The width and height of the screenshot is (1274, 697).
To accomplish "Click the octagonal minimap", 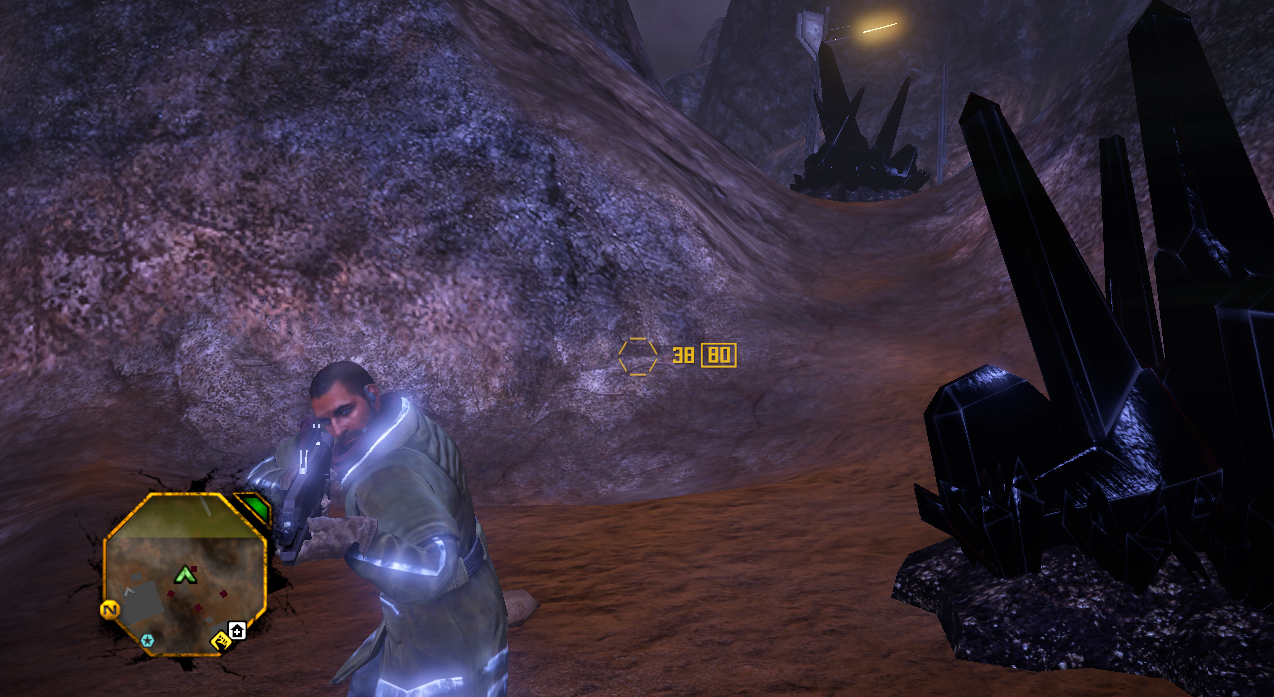I will click(x=185, y=574).
